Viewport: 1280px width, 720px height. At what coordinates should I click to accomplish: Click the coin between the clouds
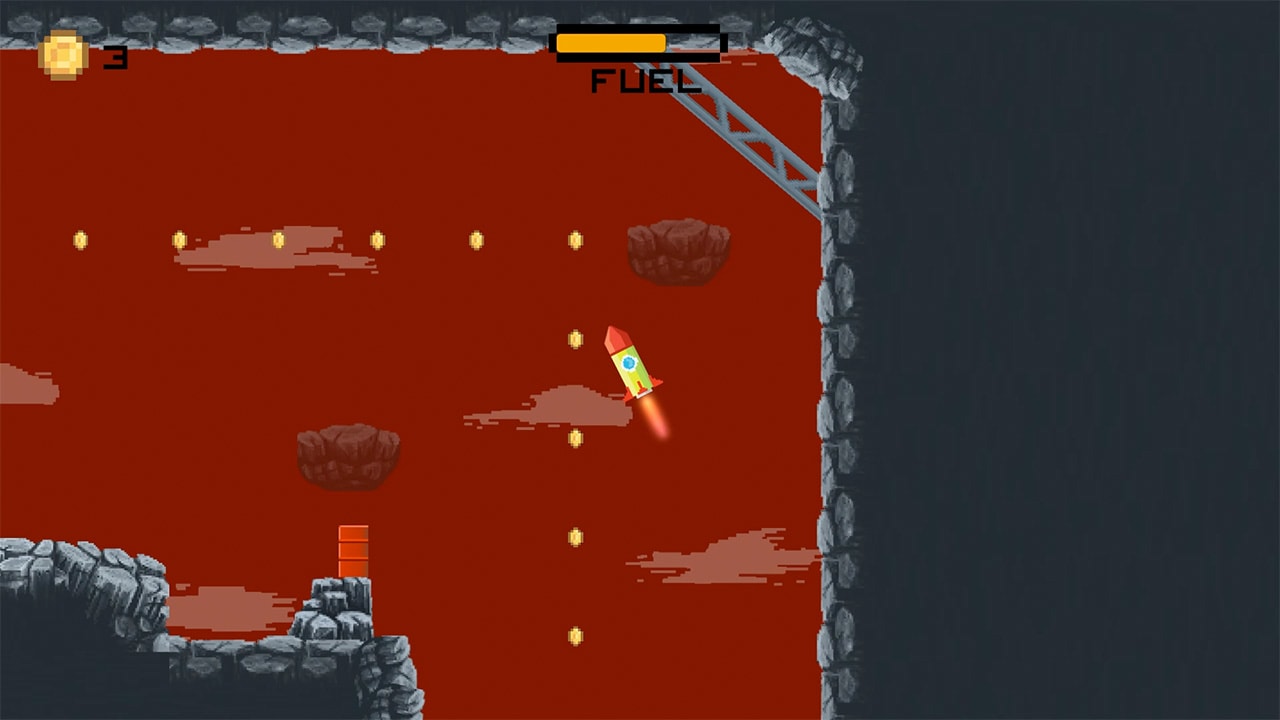click(576, 536)
